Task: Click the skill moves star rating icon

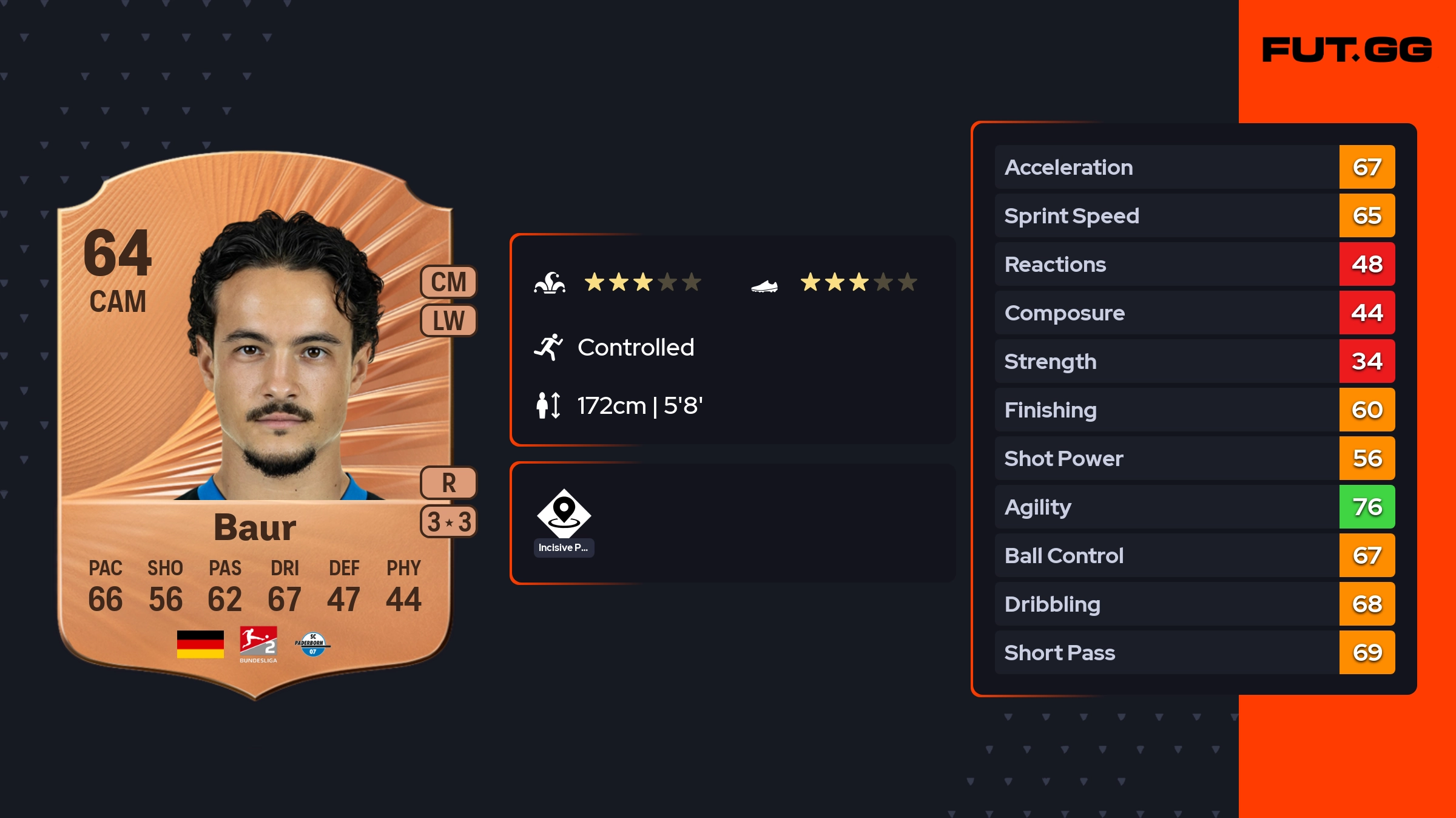Action: coord(550,283)
